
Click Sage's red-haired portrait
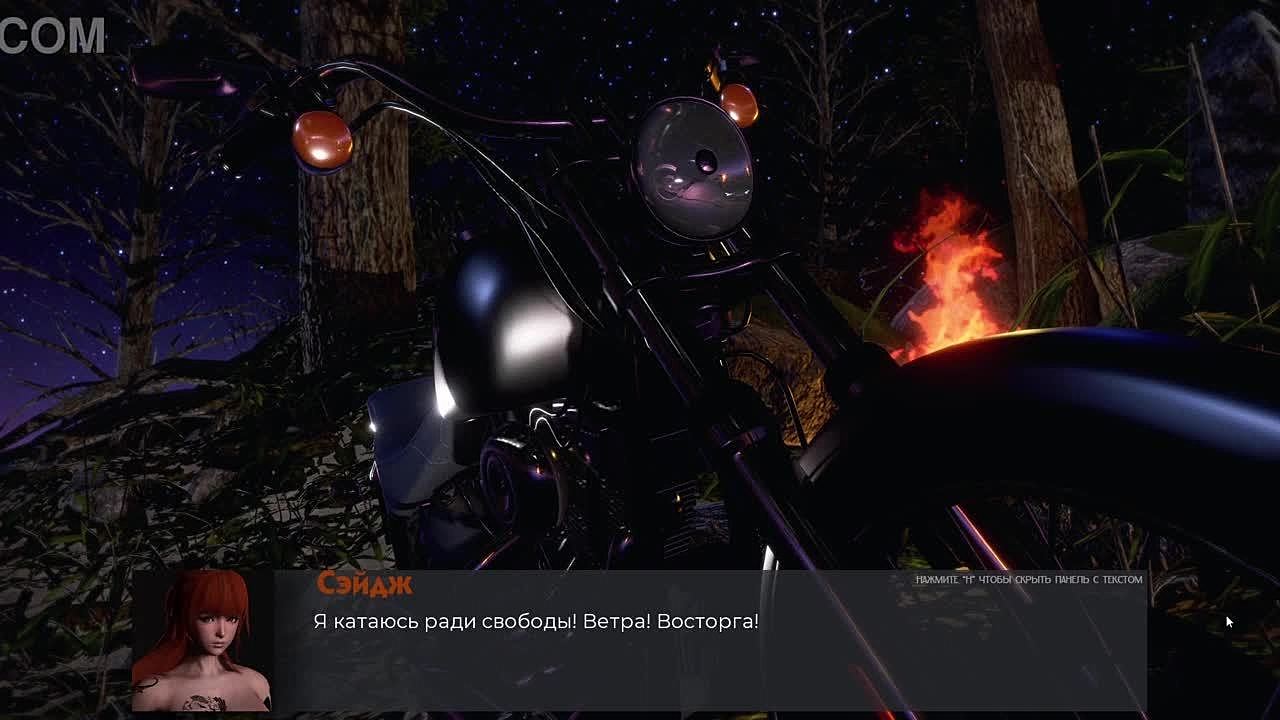[203, 641]
